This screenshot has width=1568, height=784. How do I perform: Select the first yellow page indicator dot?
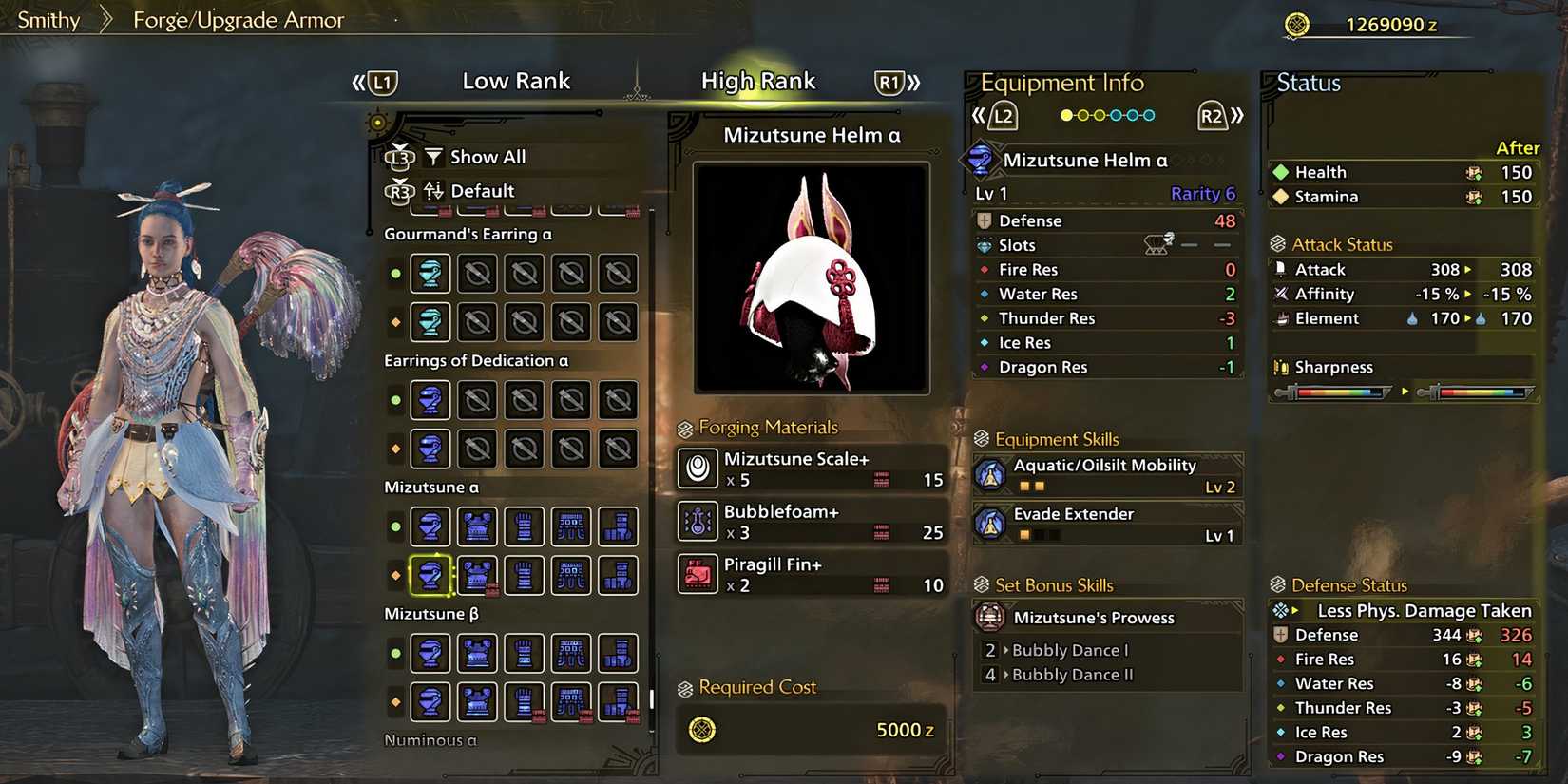pos(1066,114)
